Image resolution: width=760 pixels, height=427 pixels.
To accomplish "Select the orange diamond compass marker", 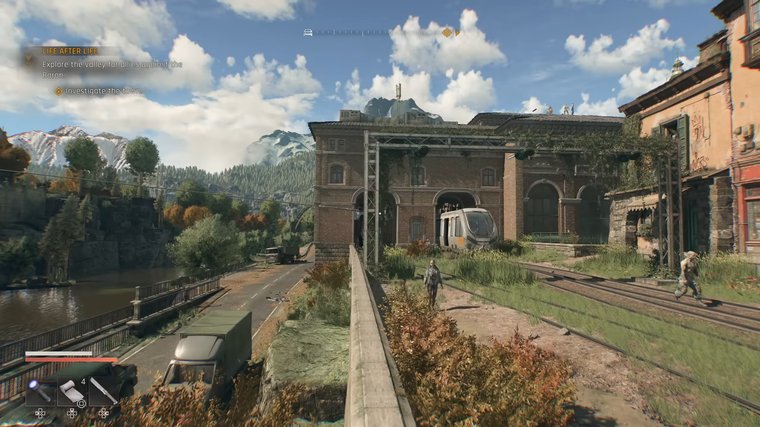I will click(x=447, y=32).
